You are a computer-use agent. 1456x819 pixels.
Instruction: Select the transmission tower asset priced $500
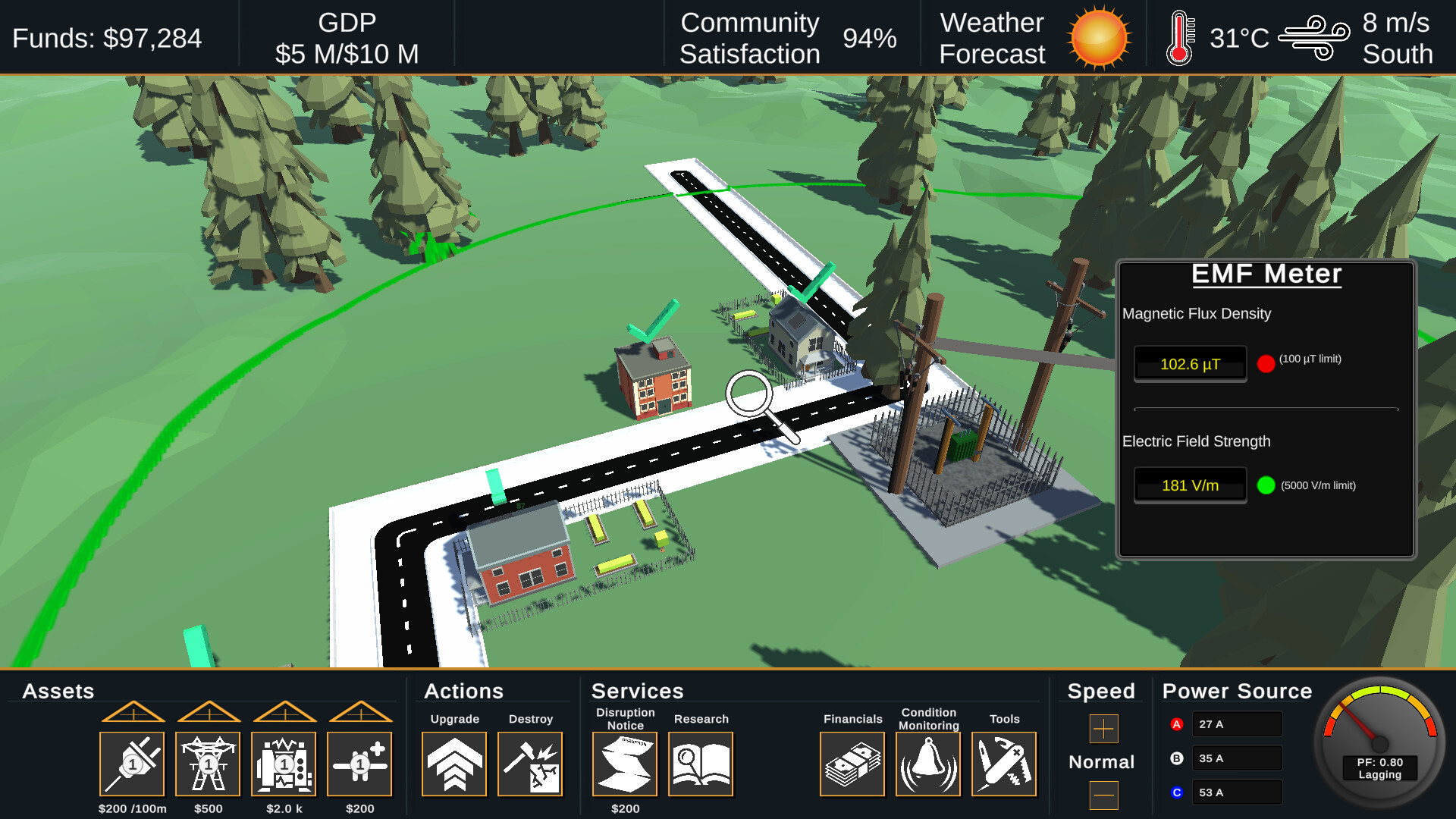[207, 764]
